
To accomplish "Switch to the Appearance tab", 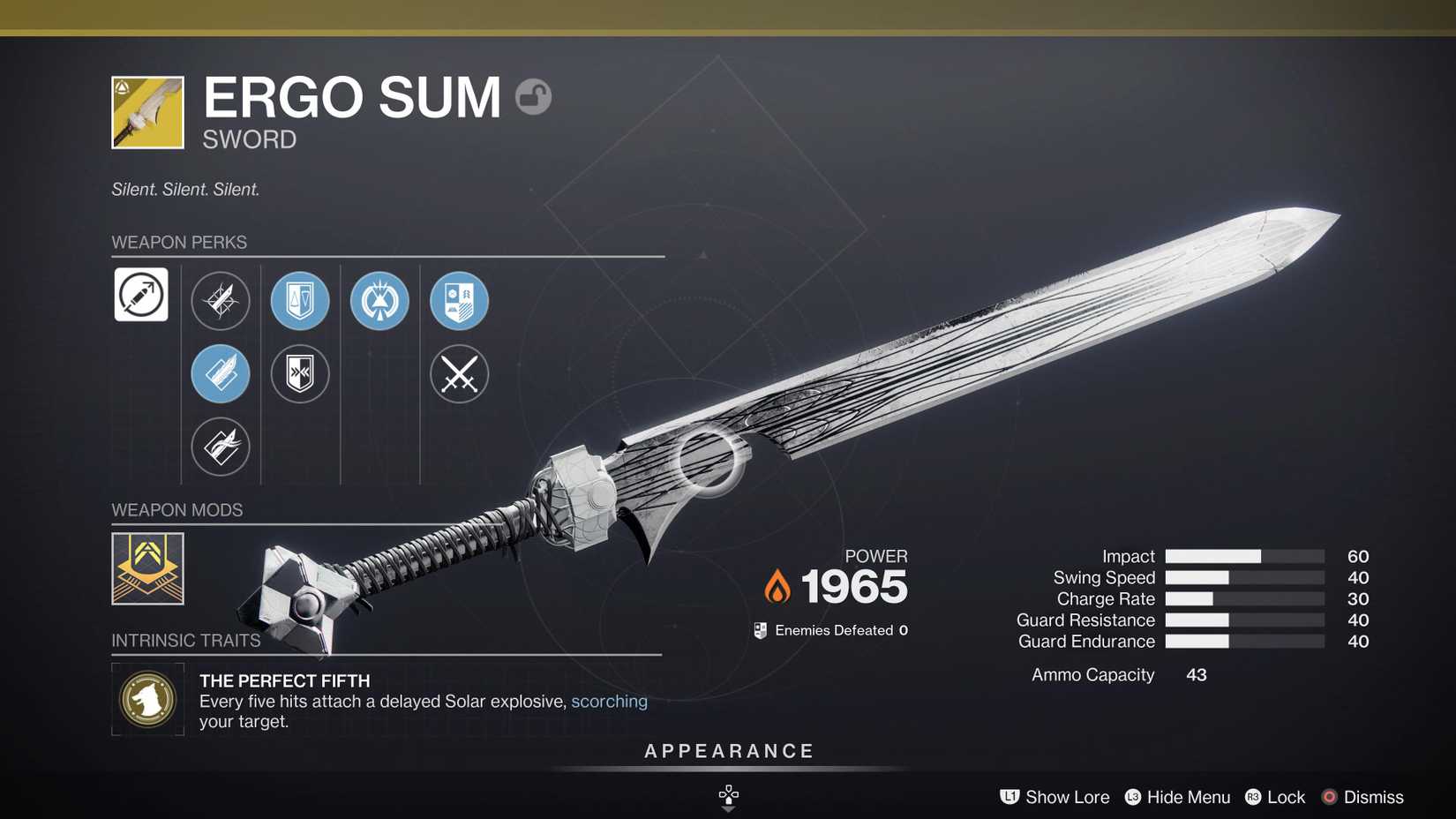I will click(x=728, y=751).
